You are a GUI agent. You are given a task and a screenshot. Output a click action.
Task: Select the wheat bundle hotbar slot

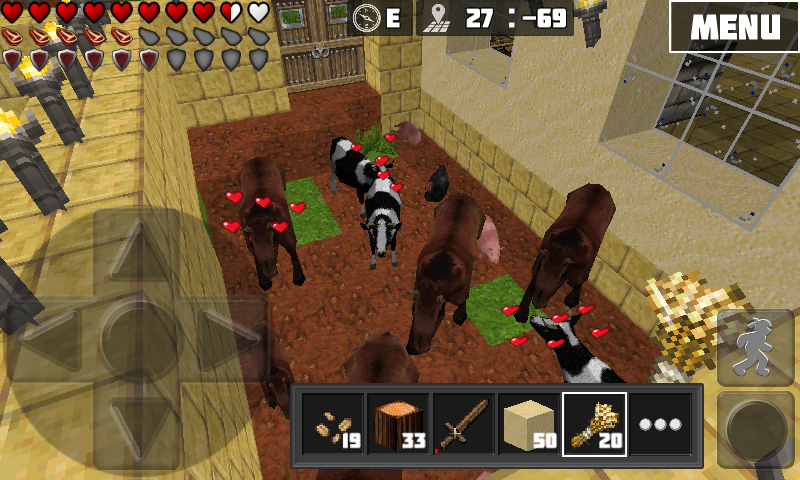[x=595, y=424]
